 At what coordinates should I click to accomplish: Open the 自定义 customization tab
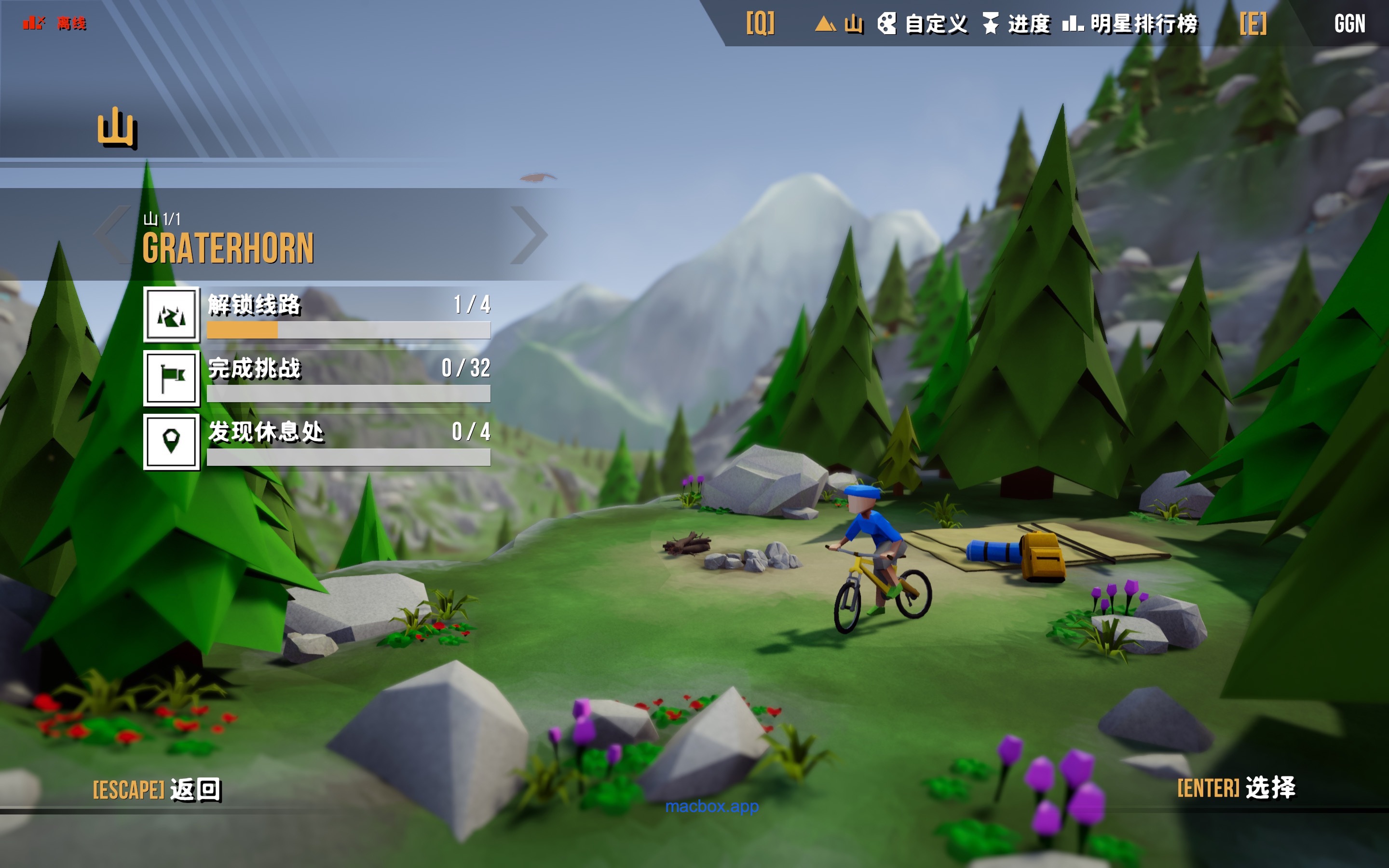(x=922, y=24)
